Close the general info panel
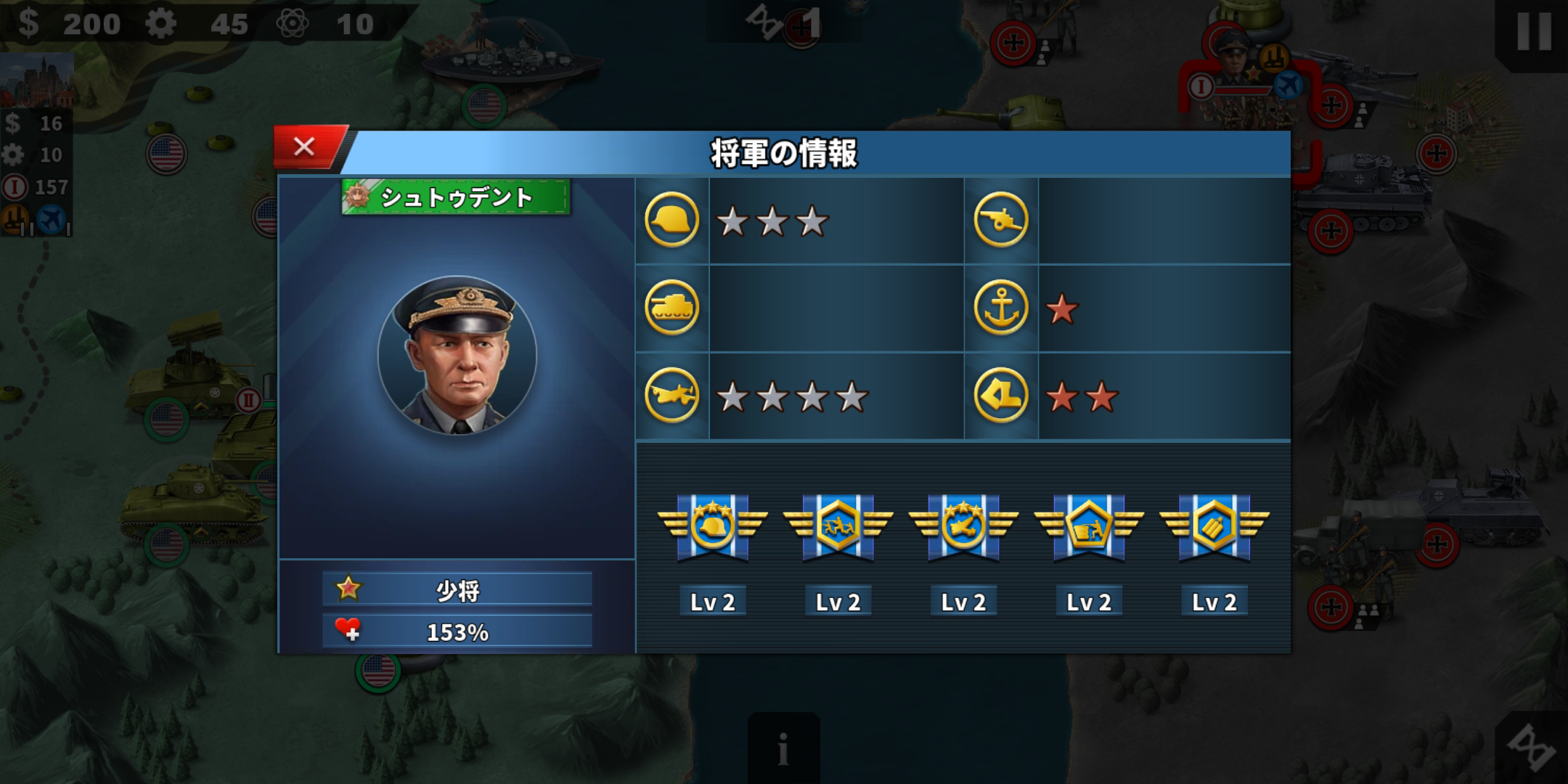The height and width of the screenshot is (784, 1568). click(305, 147)
